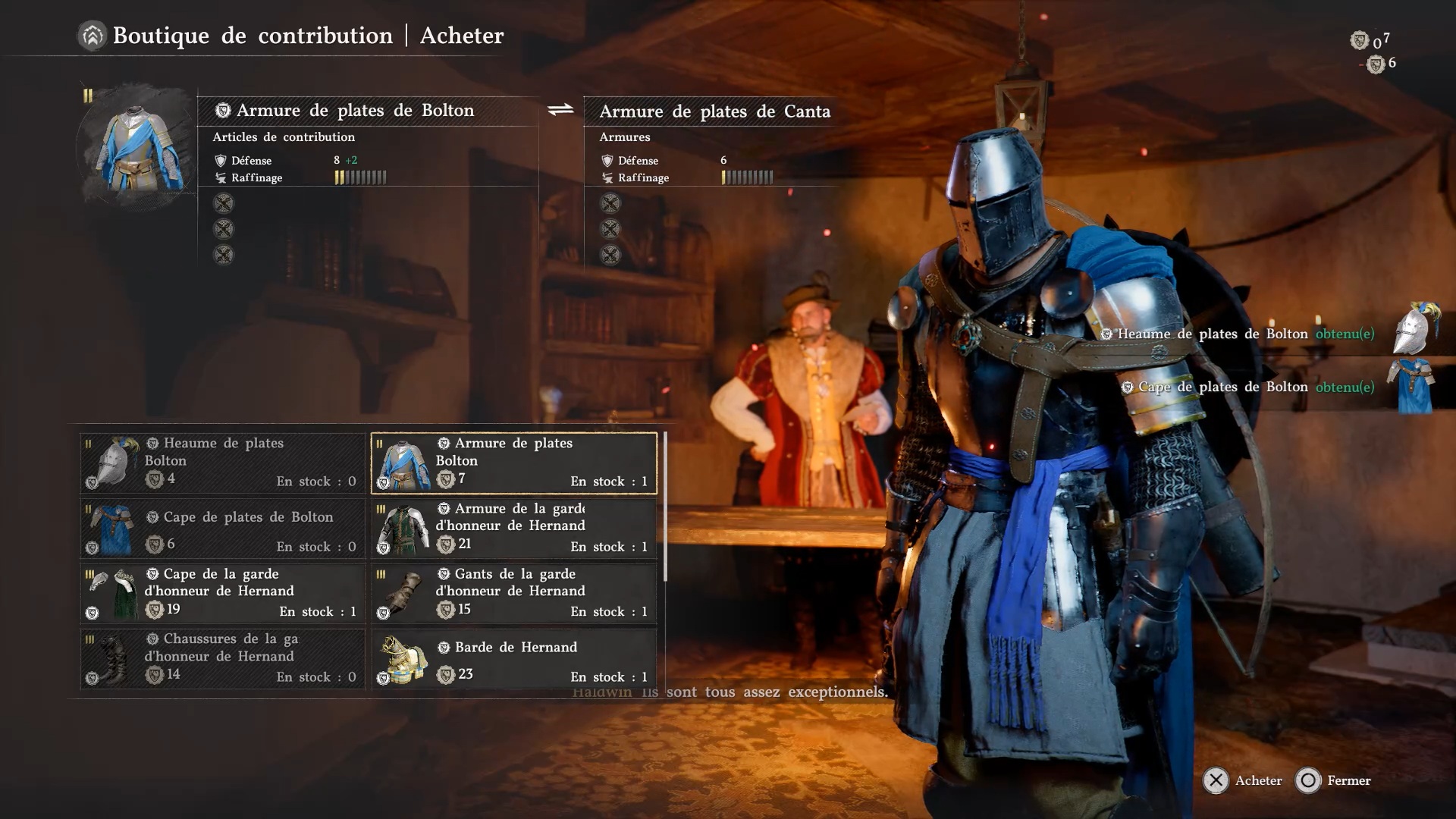Select Cape de plates de Bolton

click(x=222, y=529)
